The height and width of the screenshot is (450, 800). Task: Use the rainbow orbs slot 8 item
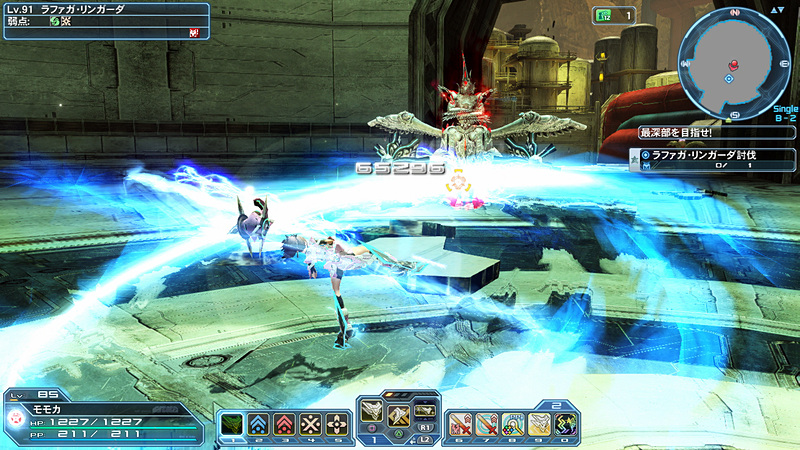click(x=513, y=424)
